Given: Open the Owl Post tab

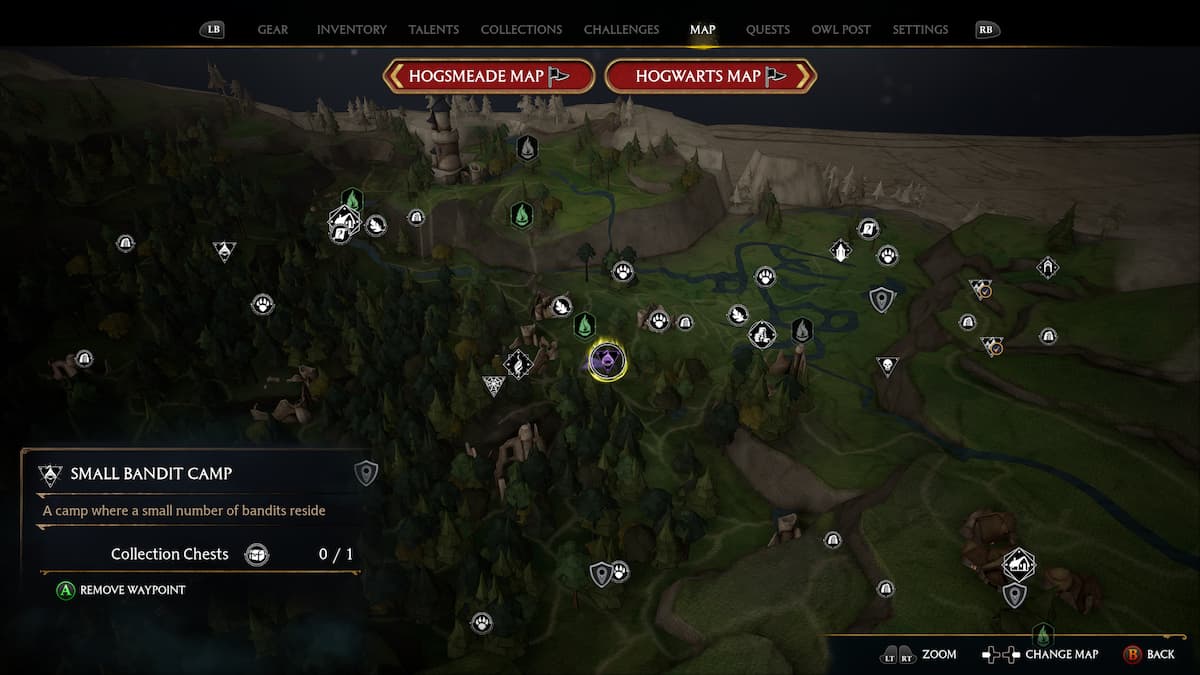Looking at the screenshot, I should pos(841,30).
